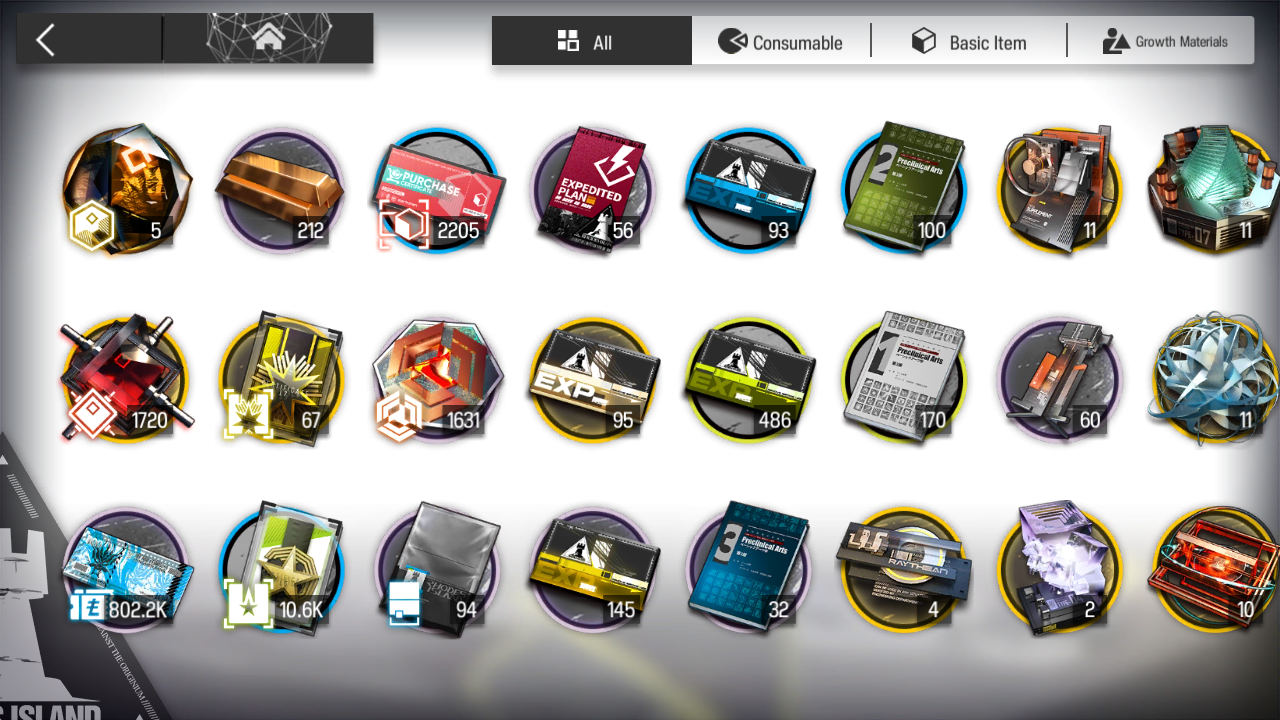Choose the Expedited Plan item

[593, 190]
